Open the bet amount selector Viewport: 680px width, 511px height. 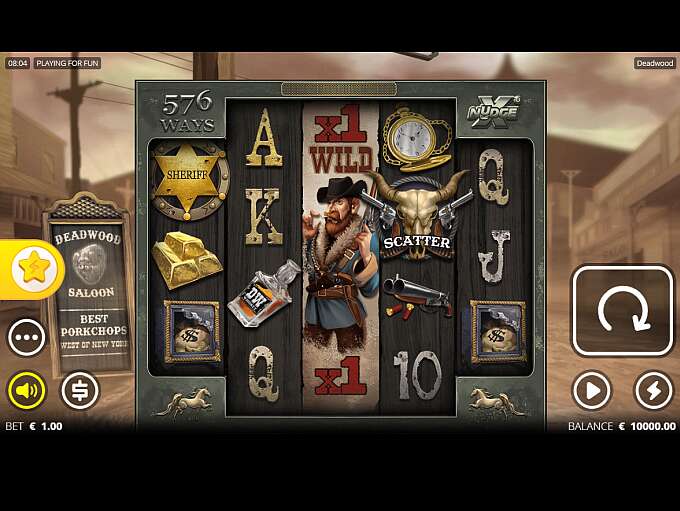pyautogui.click(x=80, y=390)
